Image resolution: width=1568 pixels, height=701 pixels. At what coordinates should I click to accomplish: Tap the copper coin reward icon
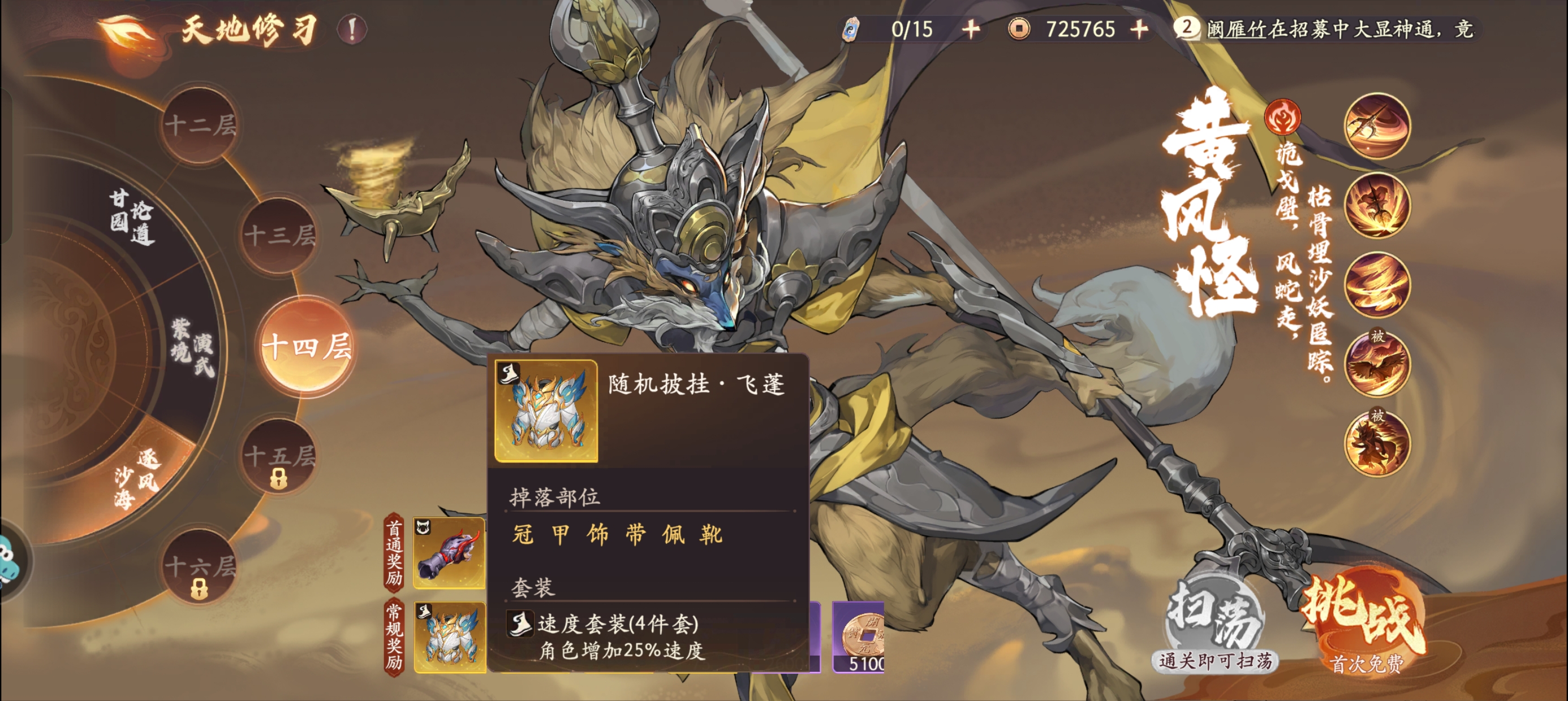858,637
